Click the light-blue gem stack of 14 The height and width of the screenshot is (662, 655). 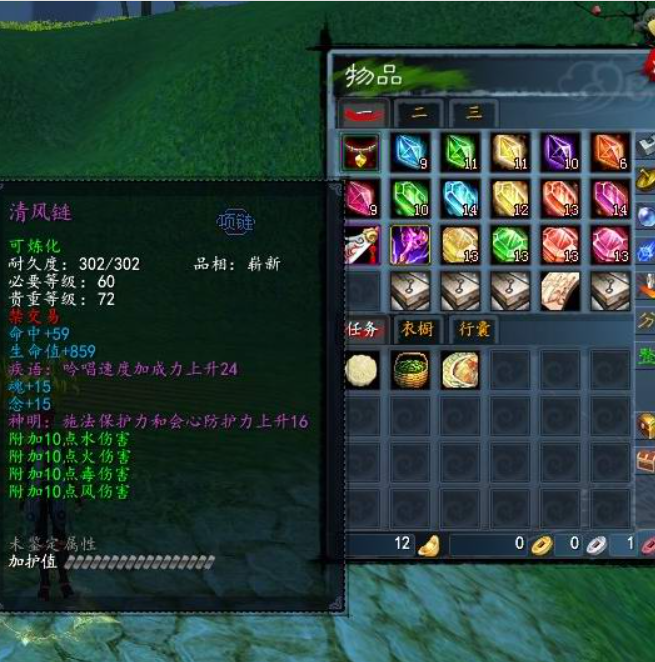(460, 197)
